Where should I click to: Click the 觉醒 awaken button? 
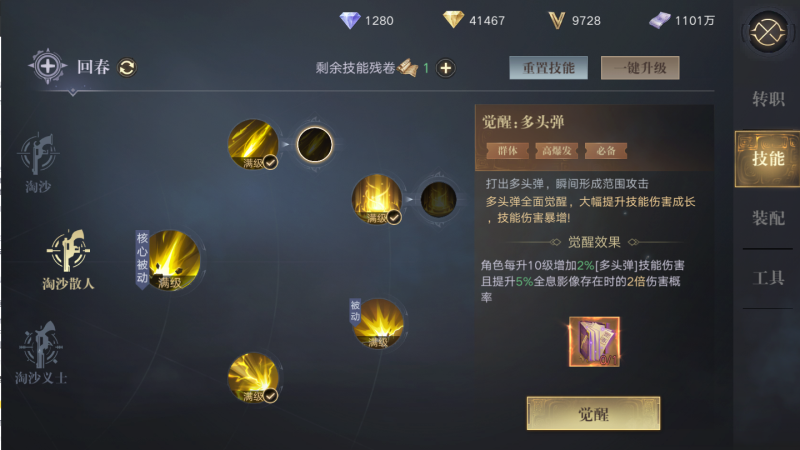coord(593,413)
